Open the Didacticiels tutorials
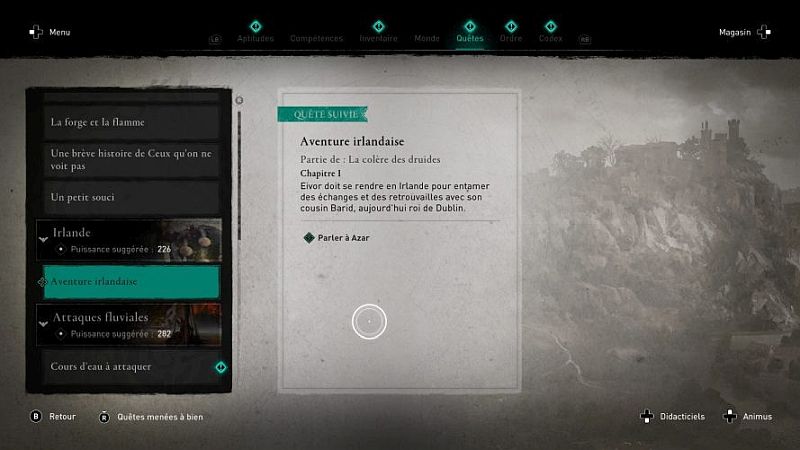This screenshot has height=450, width=800. [675, 416]
